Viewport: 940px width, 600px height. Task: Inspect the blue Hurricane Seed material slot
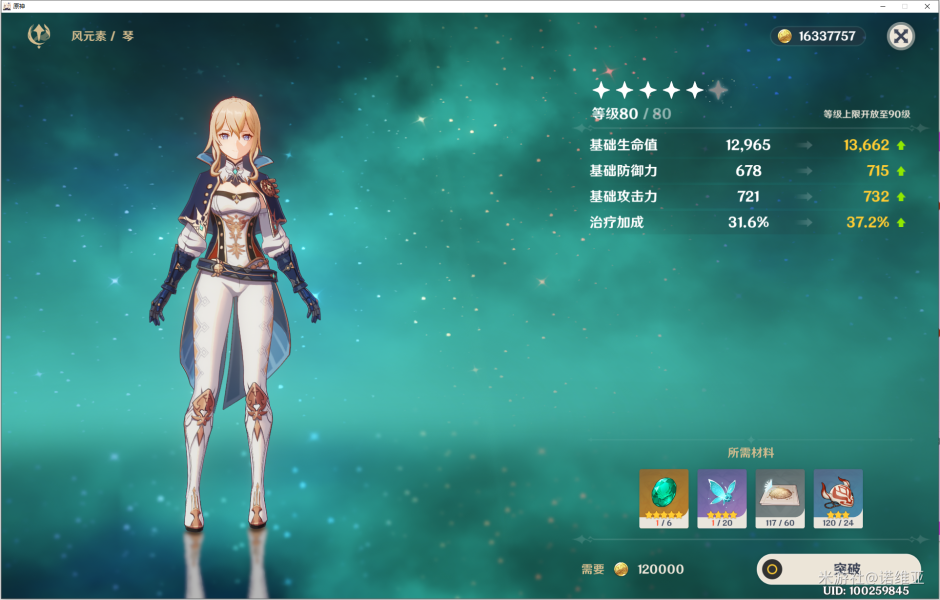pos(722,498)
